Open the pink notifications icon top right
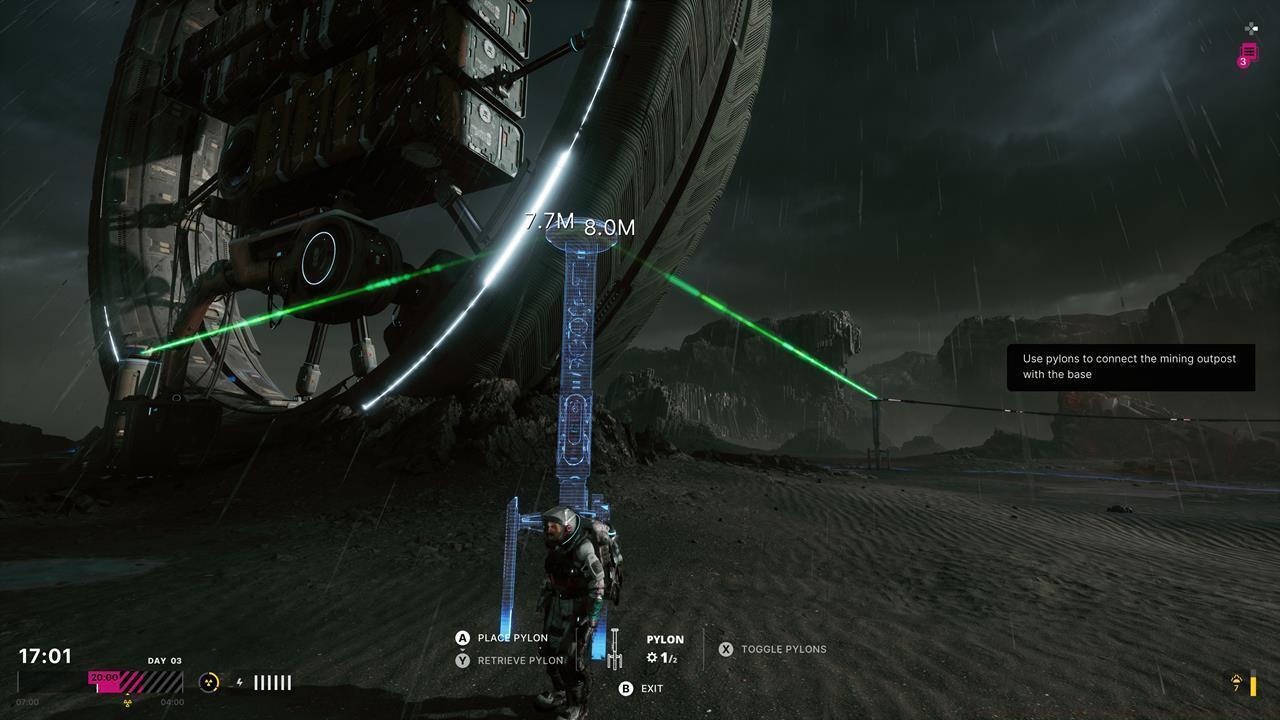This screenshot has width=1280, height=720. [1249, 51]
